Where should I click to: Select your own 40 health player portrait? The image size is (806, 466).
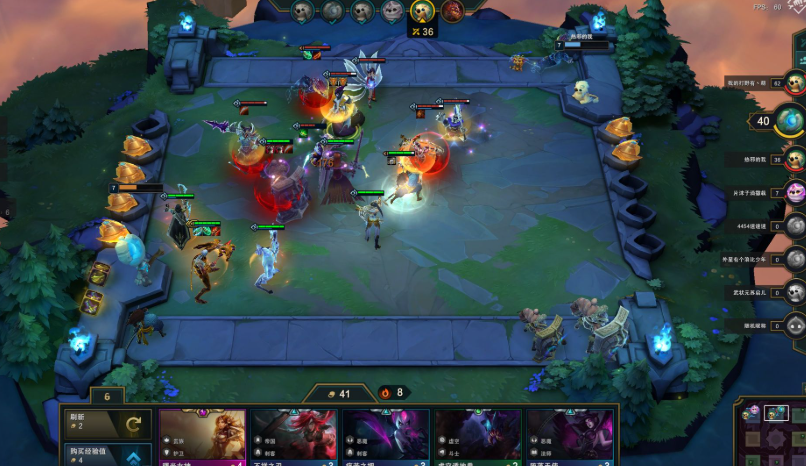click(790, 121)
